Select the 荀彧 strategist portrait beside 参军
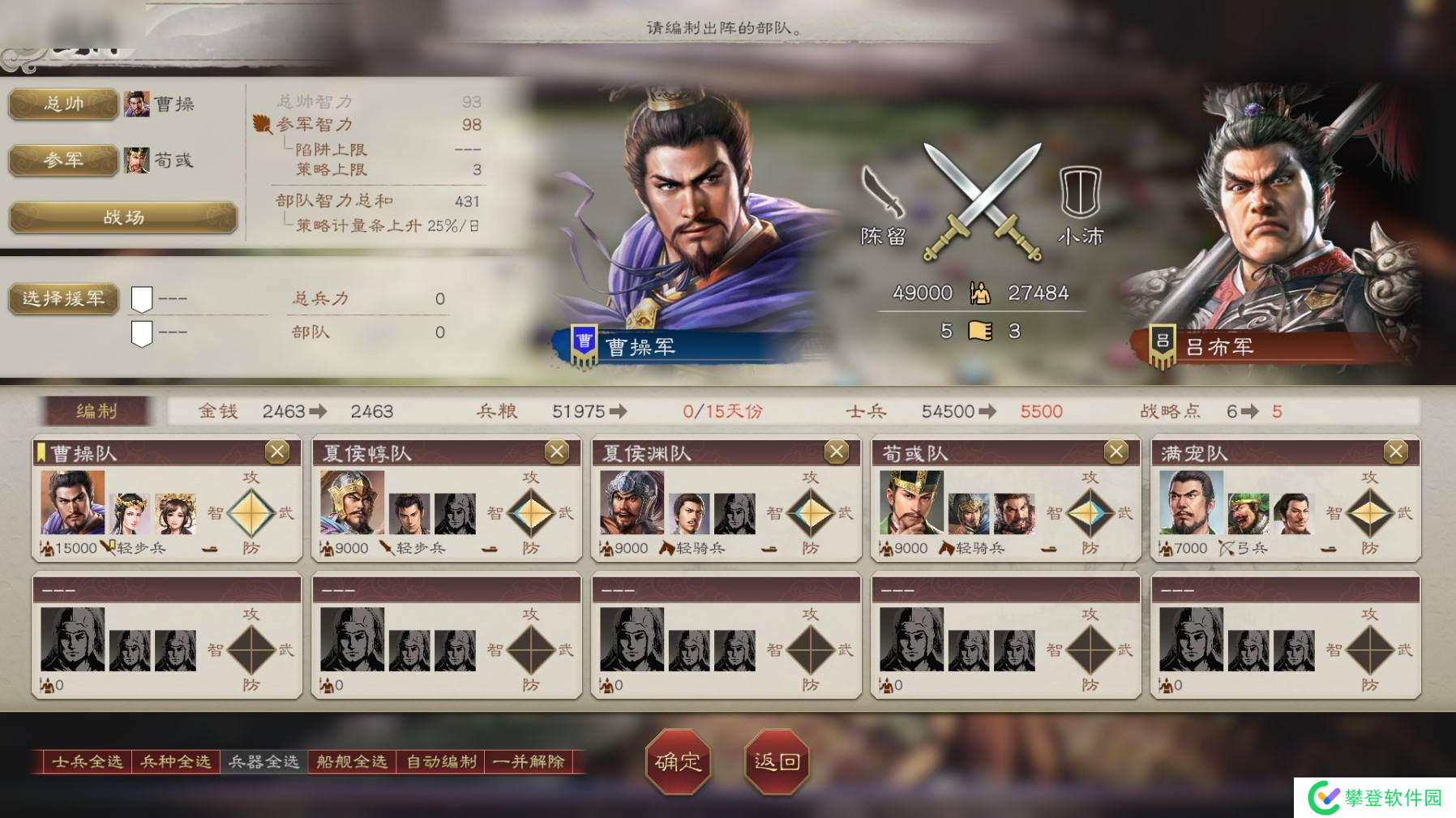 tap(137, 161)
